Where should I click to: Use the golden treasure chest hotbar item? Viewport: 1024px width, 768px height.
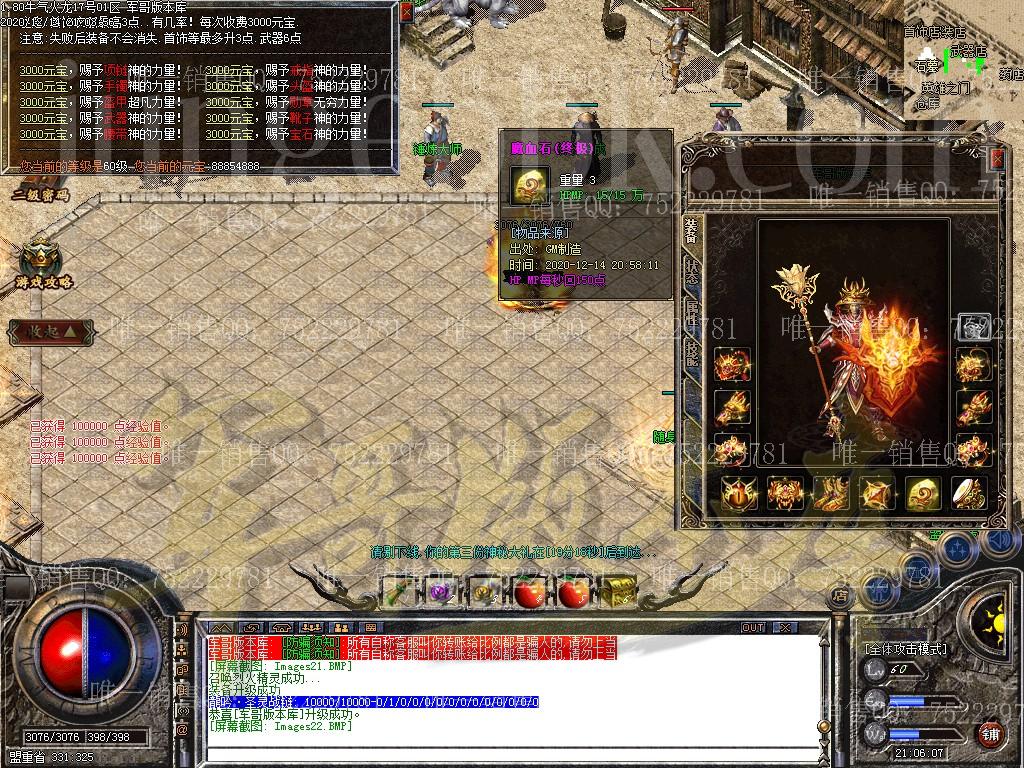point(618,591)
